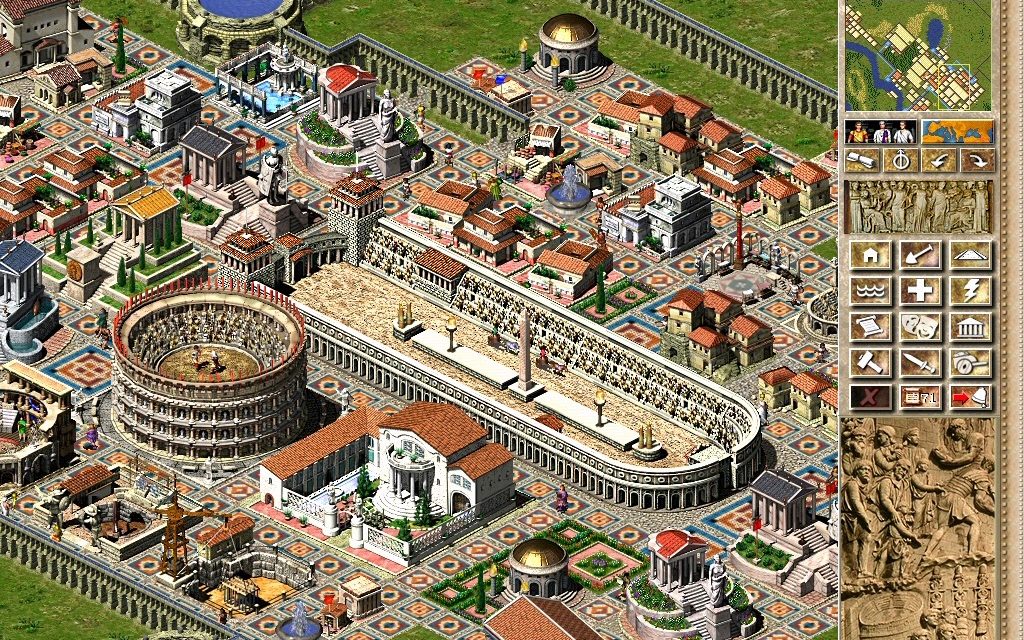Open the scroll mission briefing button

pos(862,160)
